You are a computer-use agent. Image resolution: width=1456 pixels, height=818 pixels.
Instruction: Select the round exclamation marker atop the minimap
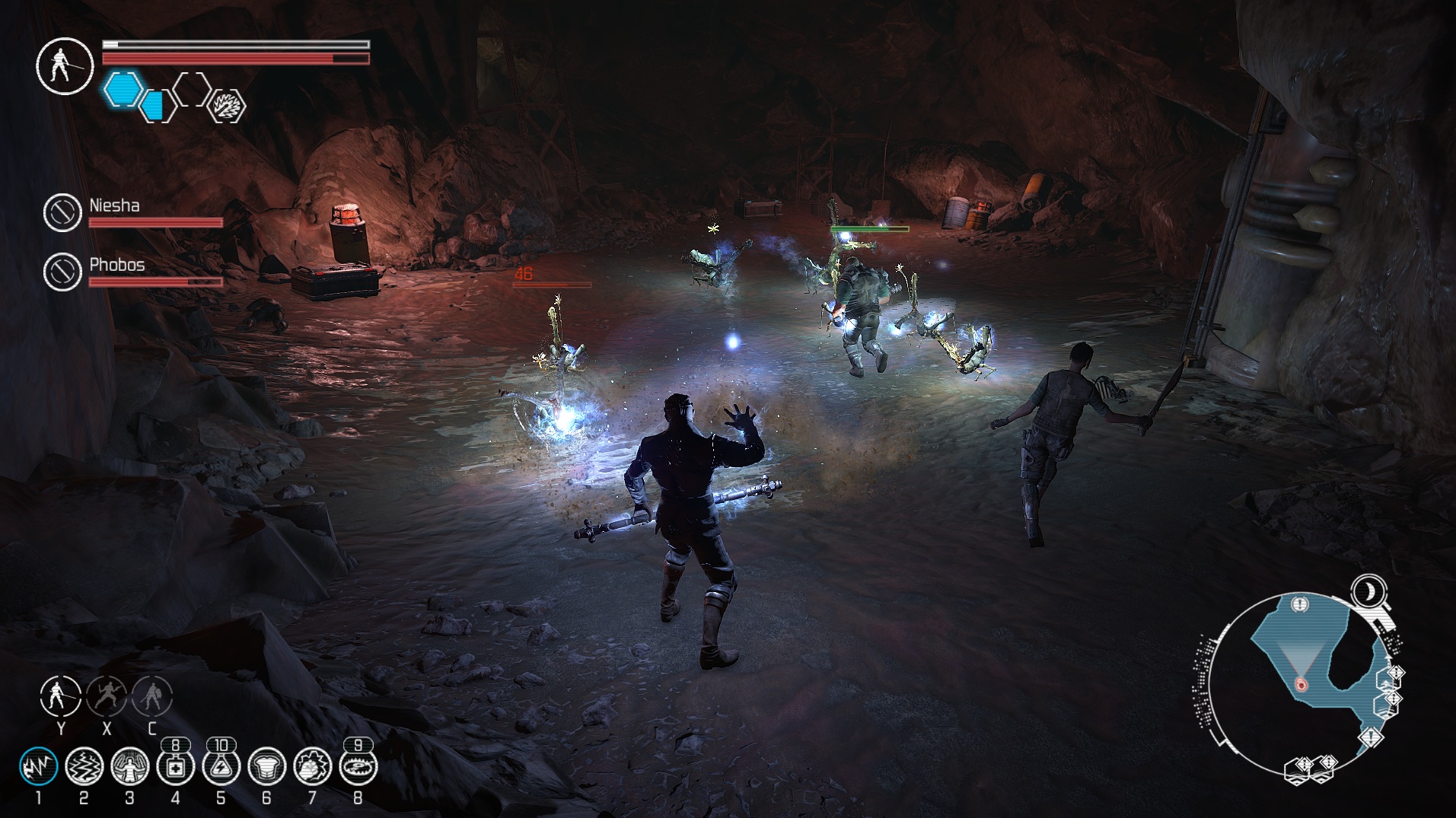[1299, 604]
